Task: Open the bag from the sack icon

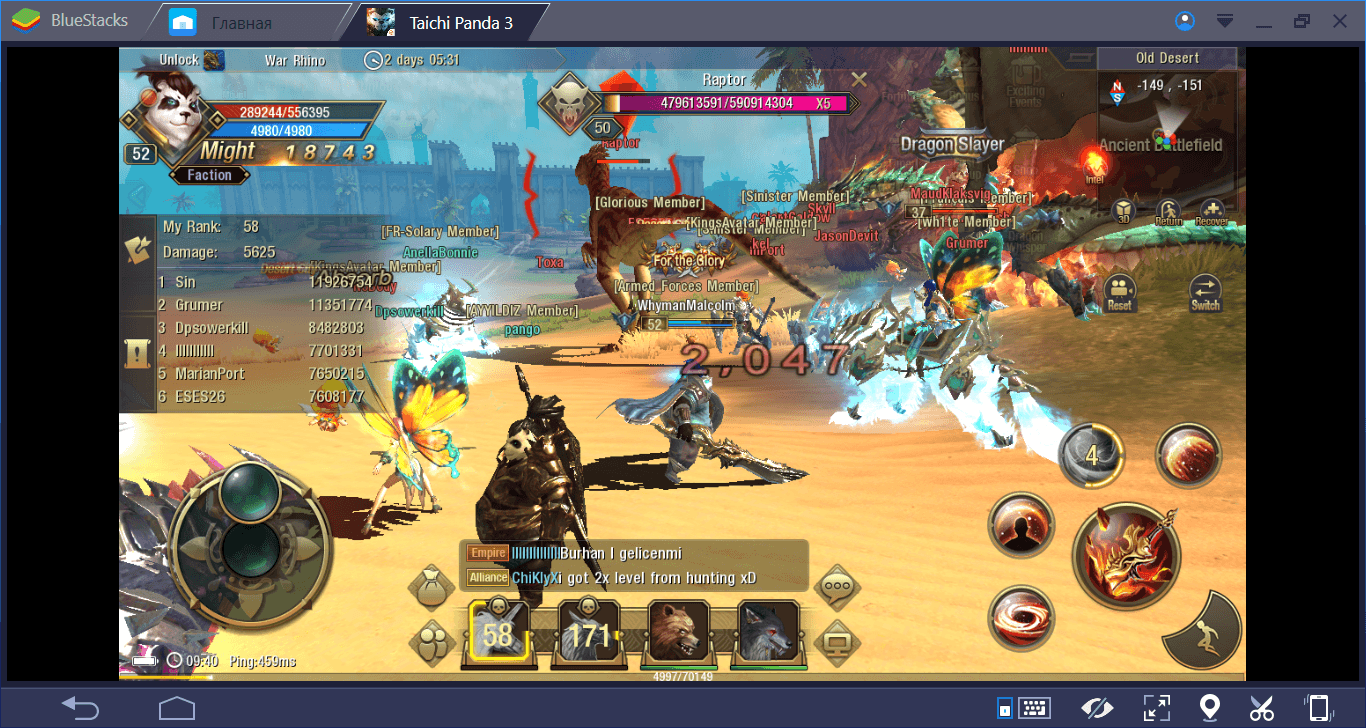Action: coord(432,586)
